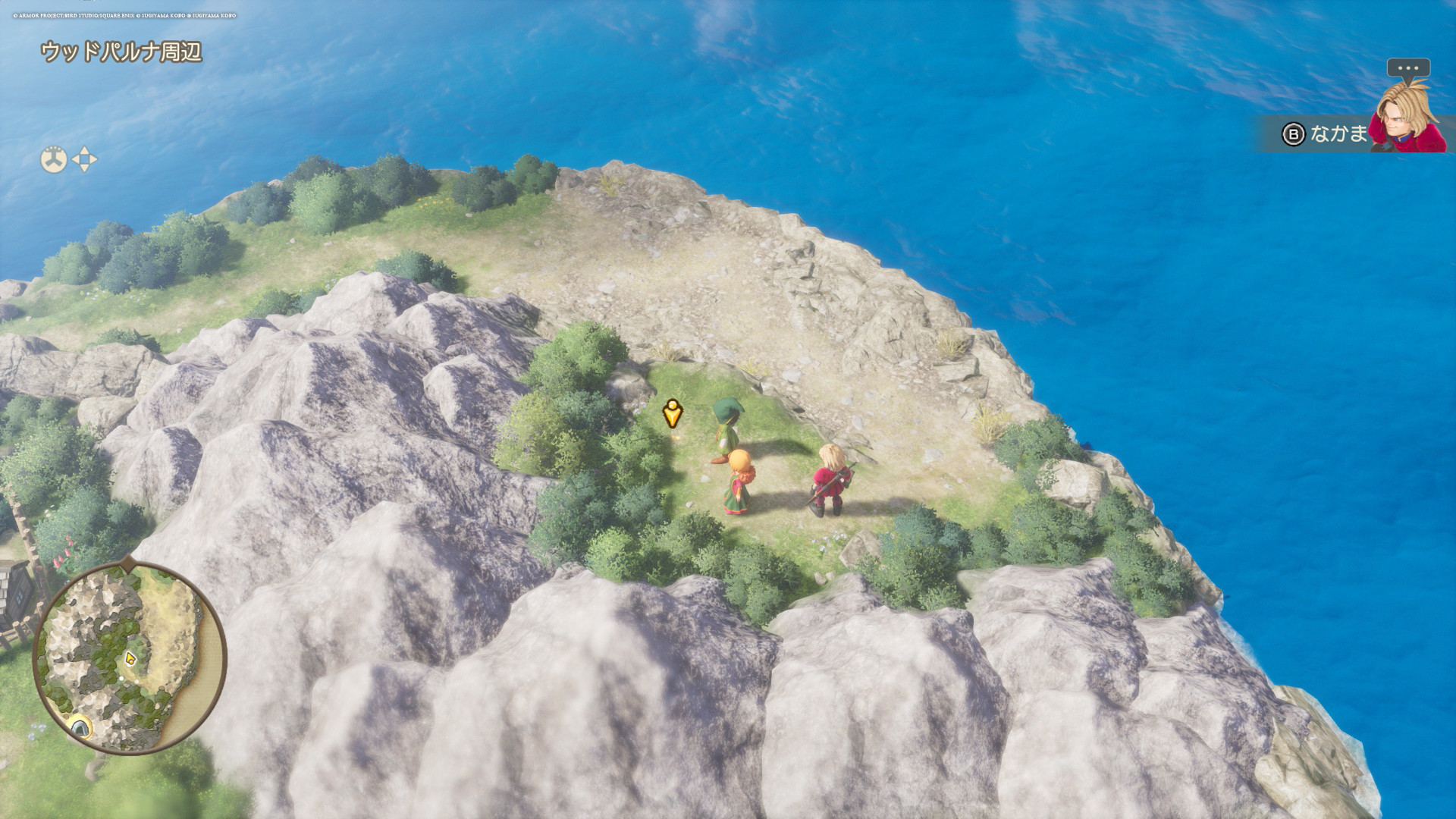This screenshot has width=1456, height=819.
Task: Open the circular minimap
Action: coord(130,657)
